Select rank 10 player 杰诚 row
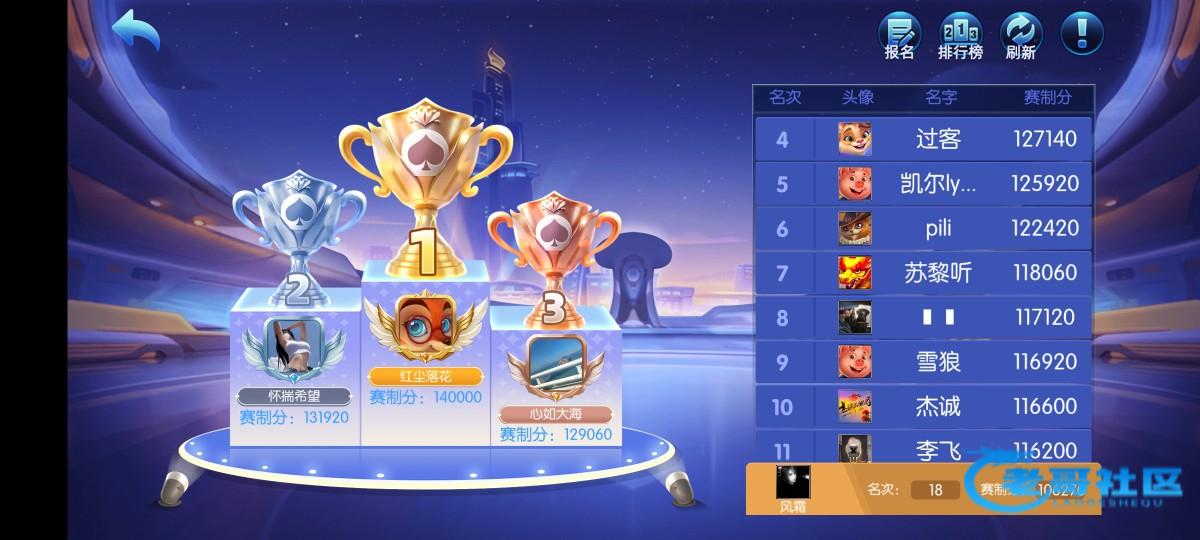The image size is (1200, 540). (x=922, y=407)
